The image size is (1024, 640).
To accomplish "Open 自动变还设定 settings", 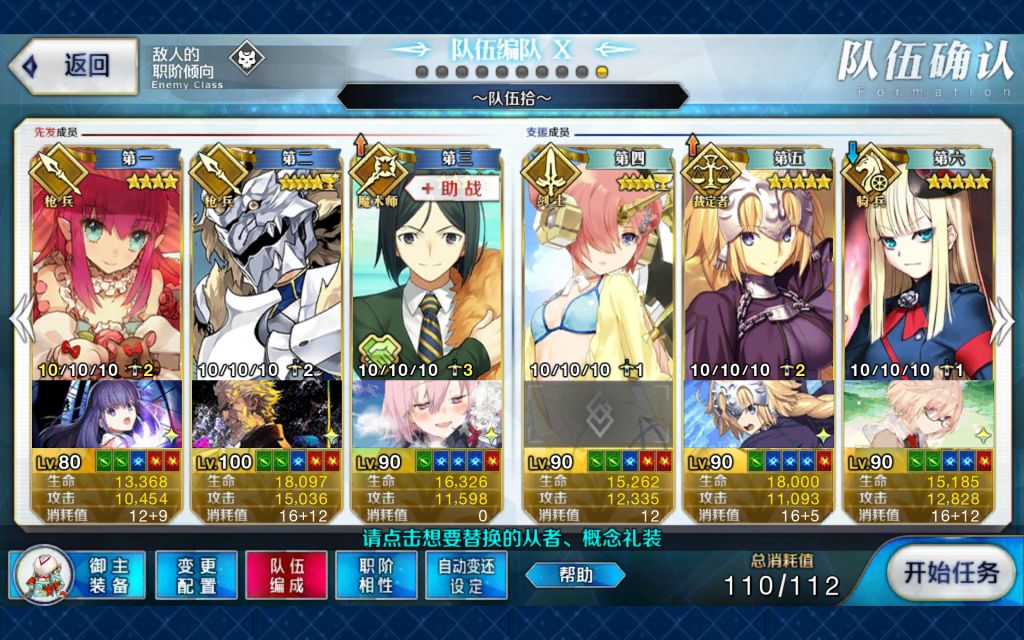I will point(466,575).
